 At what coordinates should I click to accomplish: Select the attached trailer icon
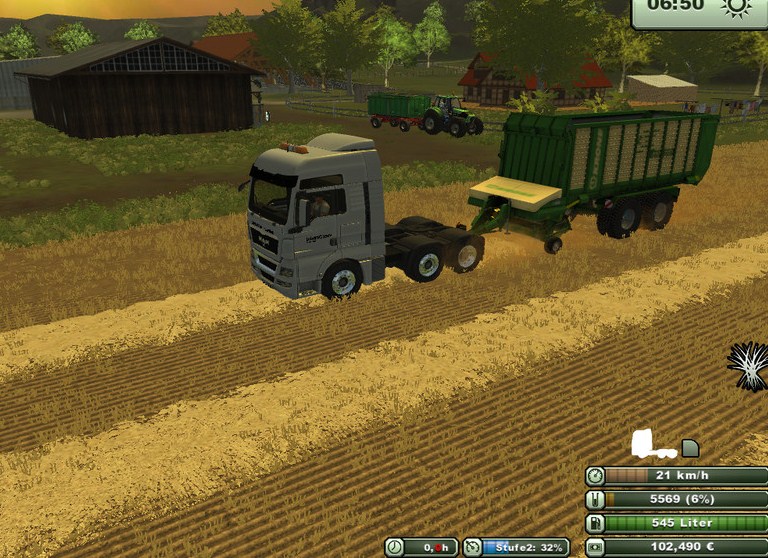click(x=690, y=449)
